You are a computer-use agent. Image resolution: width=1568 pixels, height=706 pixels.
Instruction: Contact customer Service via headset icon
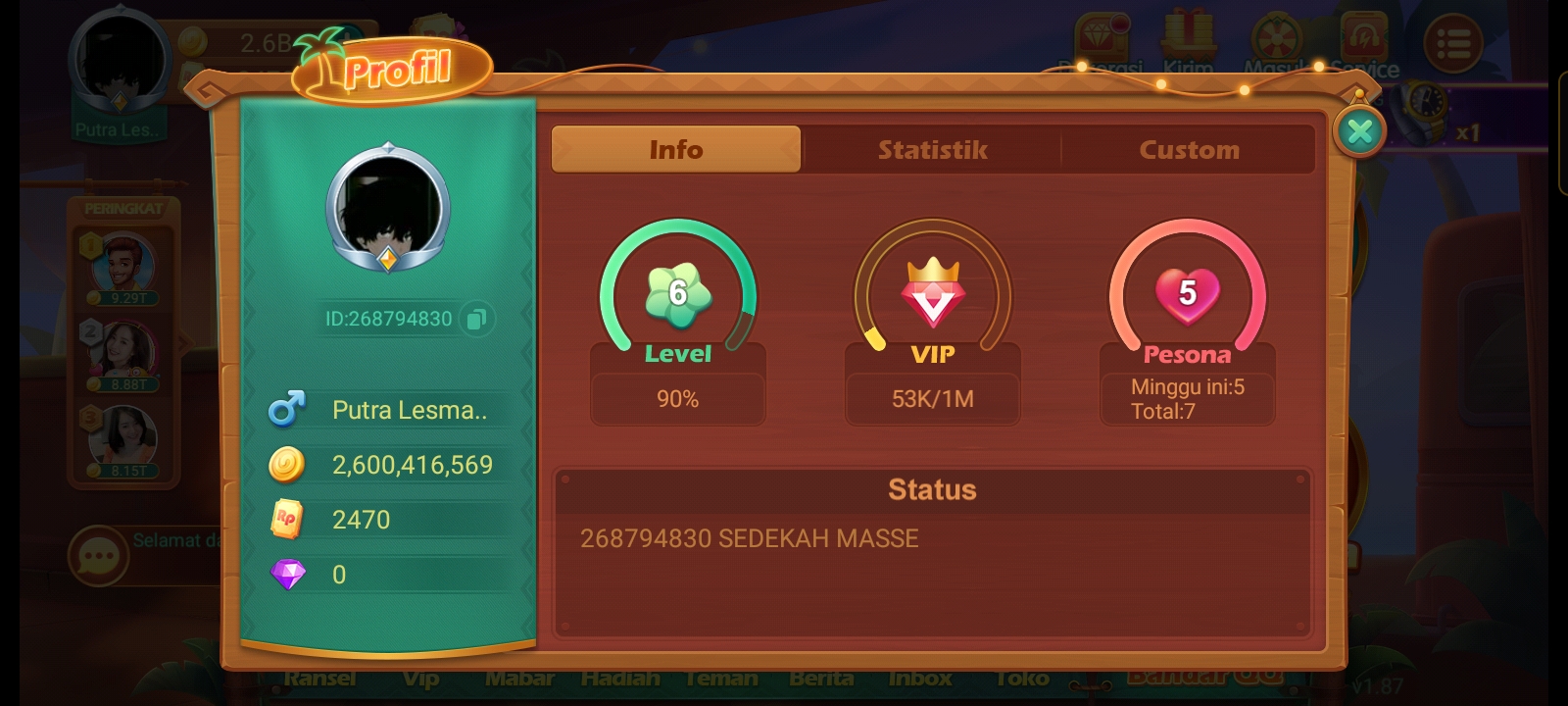[x=1362, y=39]
